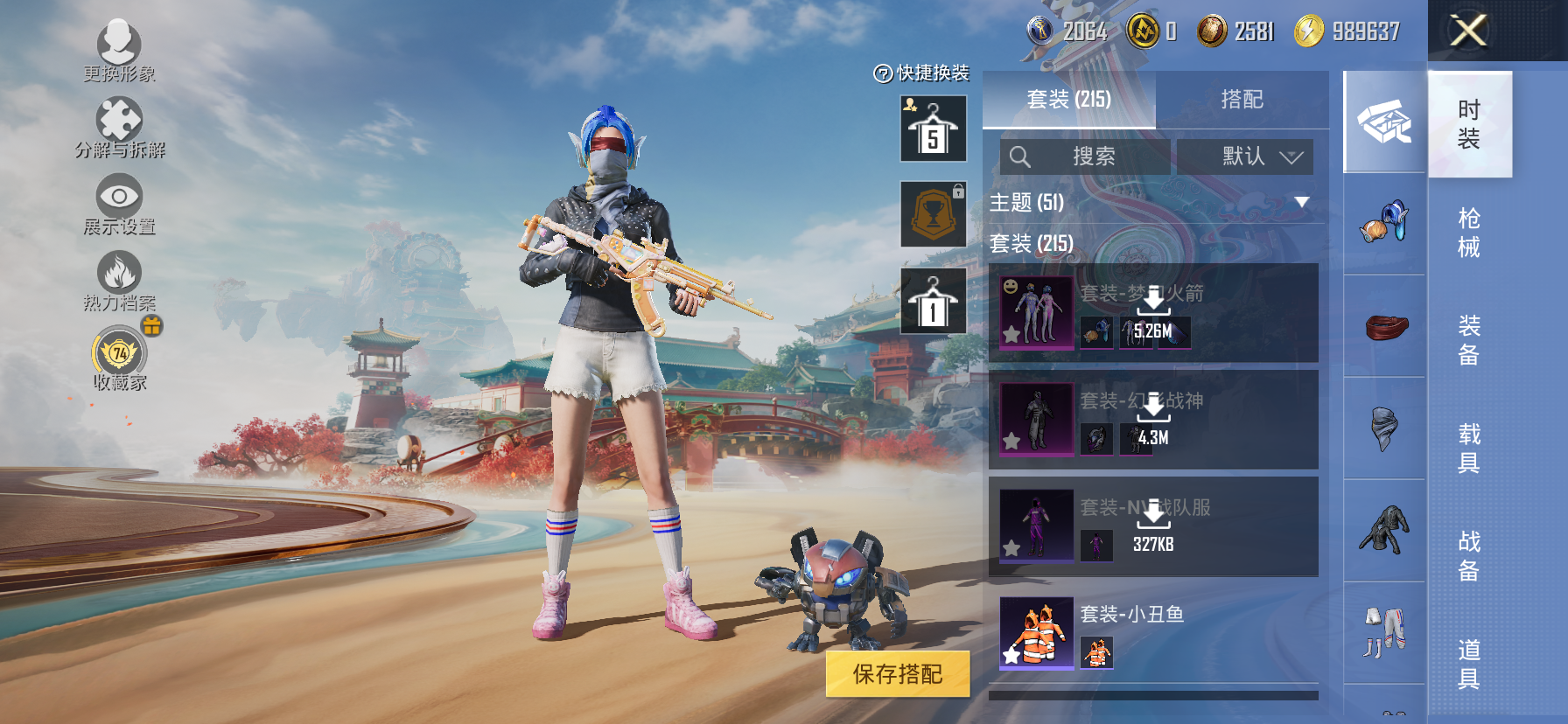This screenshot has height=724, width=1568.
Task: Switch to the 搭配 tab
Action: click(x=1244, y=99)
